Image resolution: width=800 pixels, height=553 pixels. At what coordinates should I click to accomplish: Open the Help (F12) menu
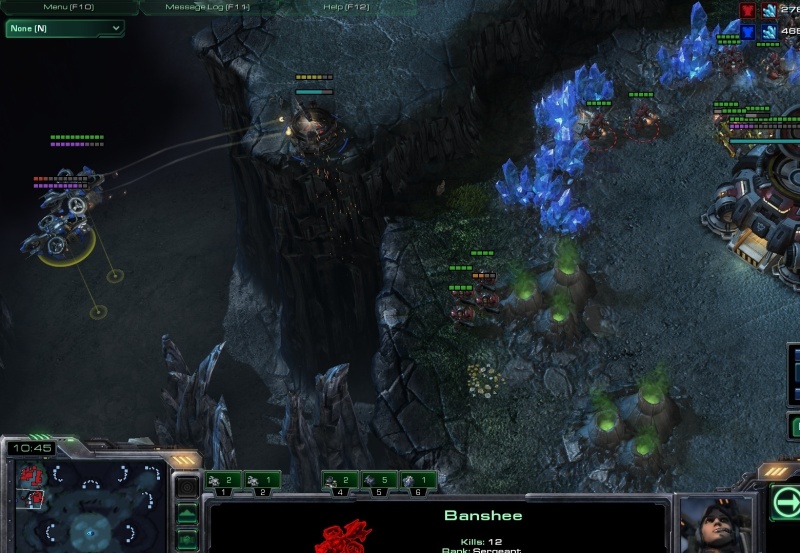click(x=346, y=7)
